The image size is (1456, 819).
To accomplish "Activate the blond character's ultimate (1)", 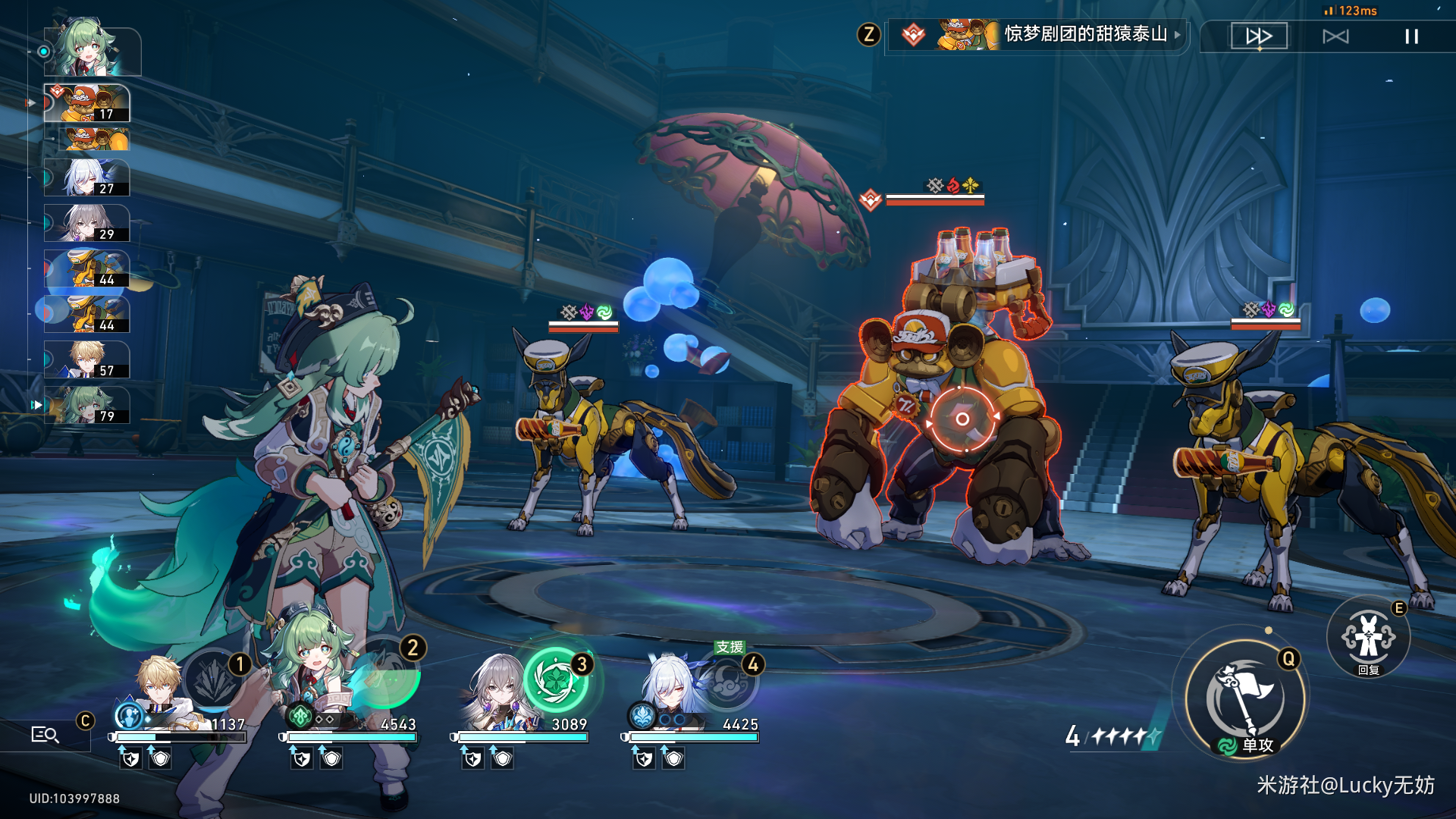I will pos(214,680).
